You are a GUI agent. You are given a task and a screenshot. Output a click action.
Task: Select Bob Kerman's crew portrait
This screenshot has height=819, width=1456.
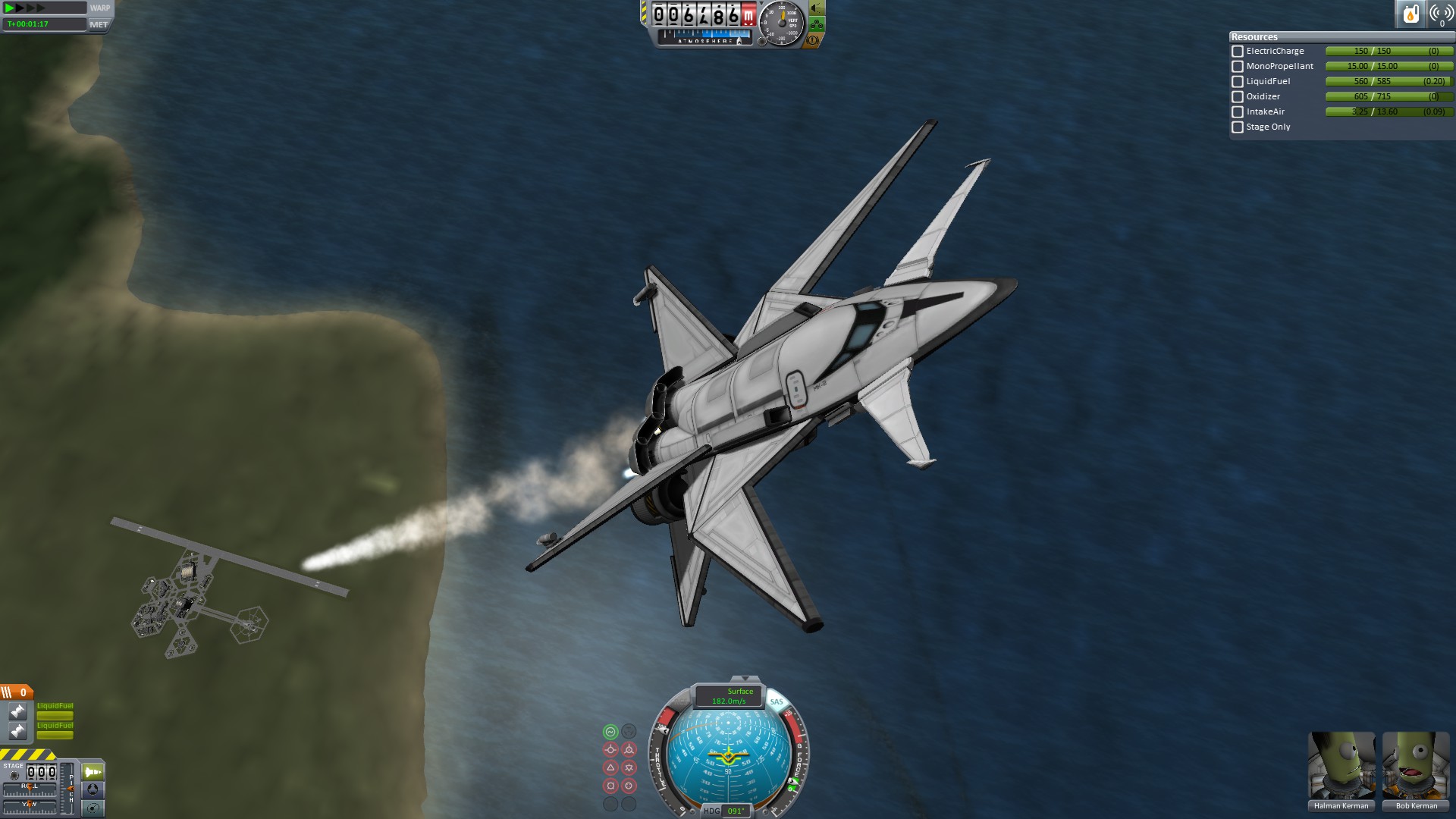click(x=1416, y=766)
